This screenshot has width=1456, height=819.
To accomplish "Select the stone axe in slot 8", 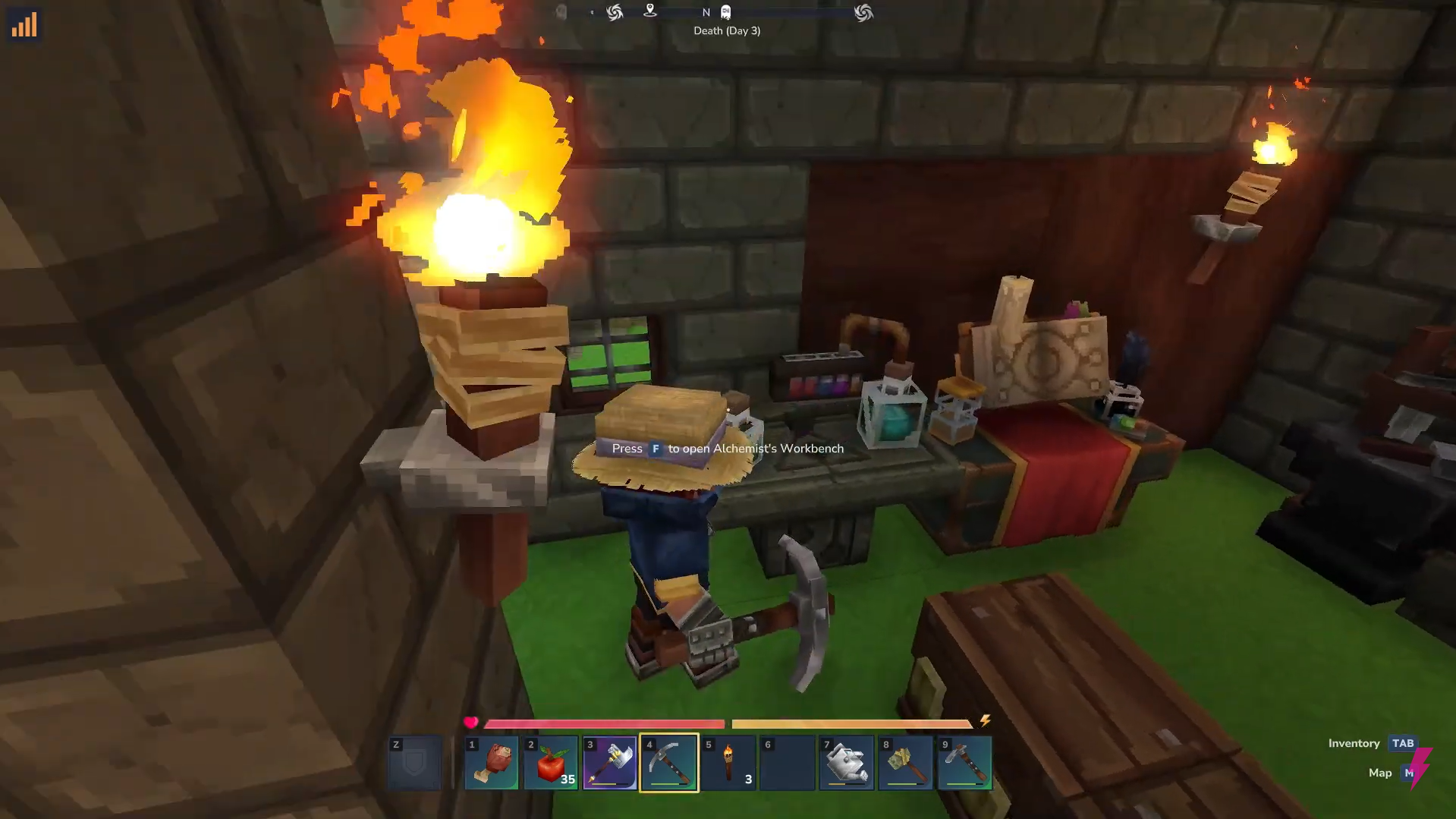I will click(x=905, y=762).
